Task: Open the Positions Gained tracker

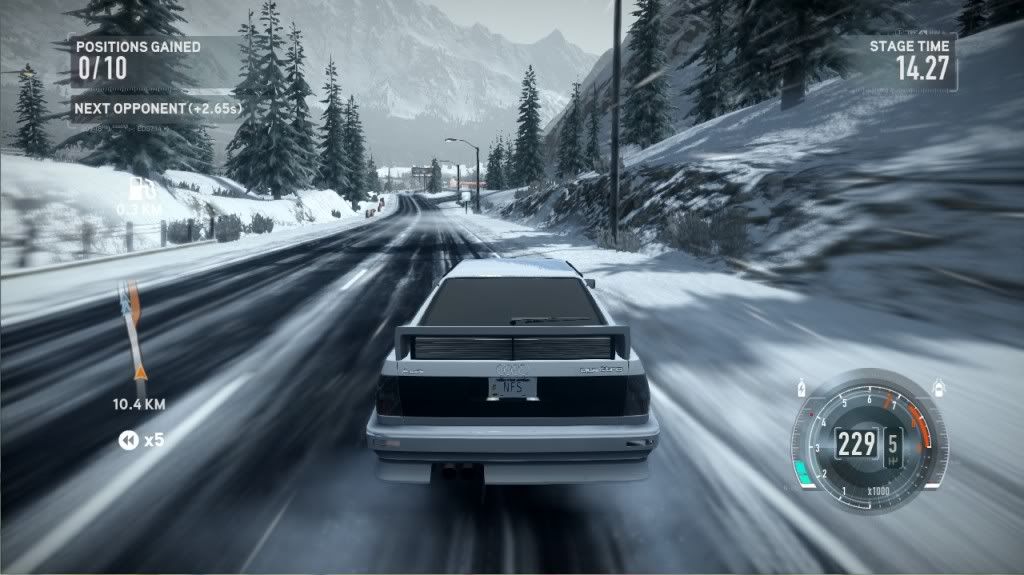Action: [x=138, y=57]
